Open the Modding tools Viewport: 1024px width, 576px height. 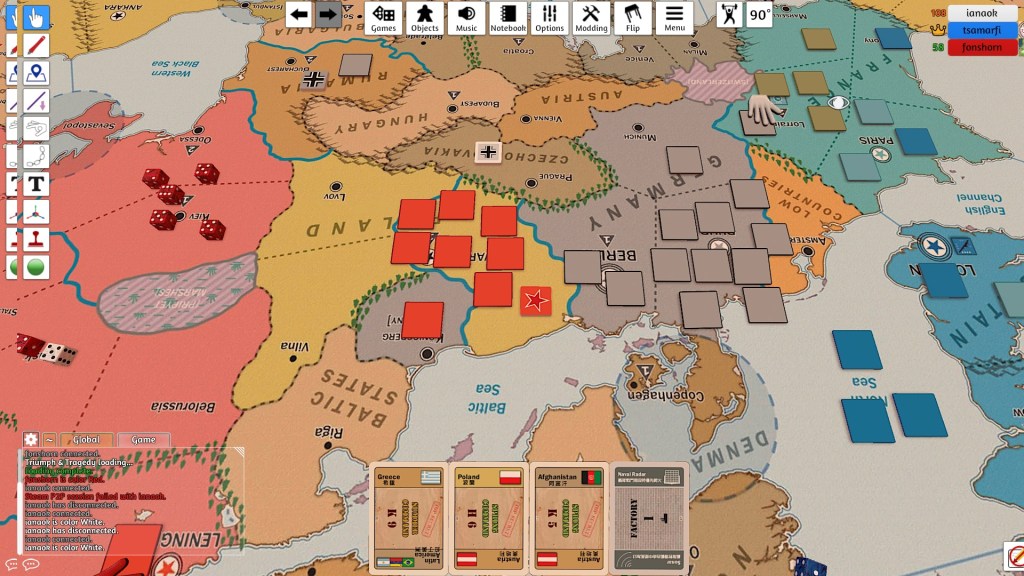[591, 17]
